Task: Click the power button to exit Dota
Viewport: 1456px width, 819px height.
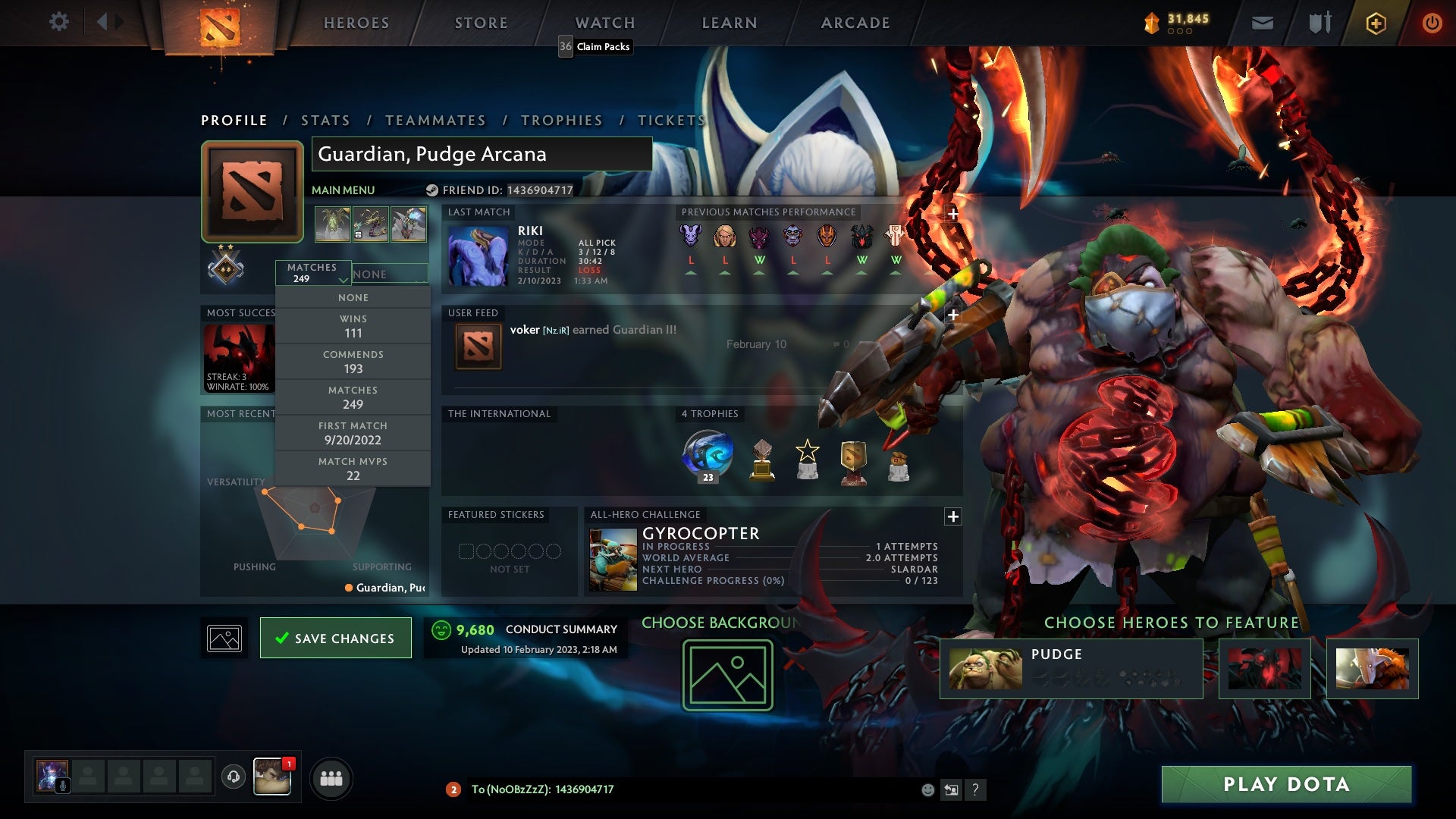Action: click(x=1432, y=23)
